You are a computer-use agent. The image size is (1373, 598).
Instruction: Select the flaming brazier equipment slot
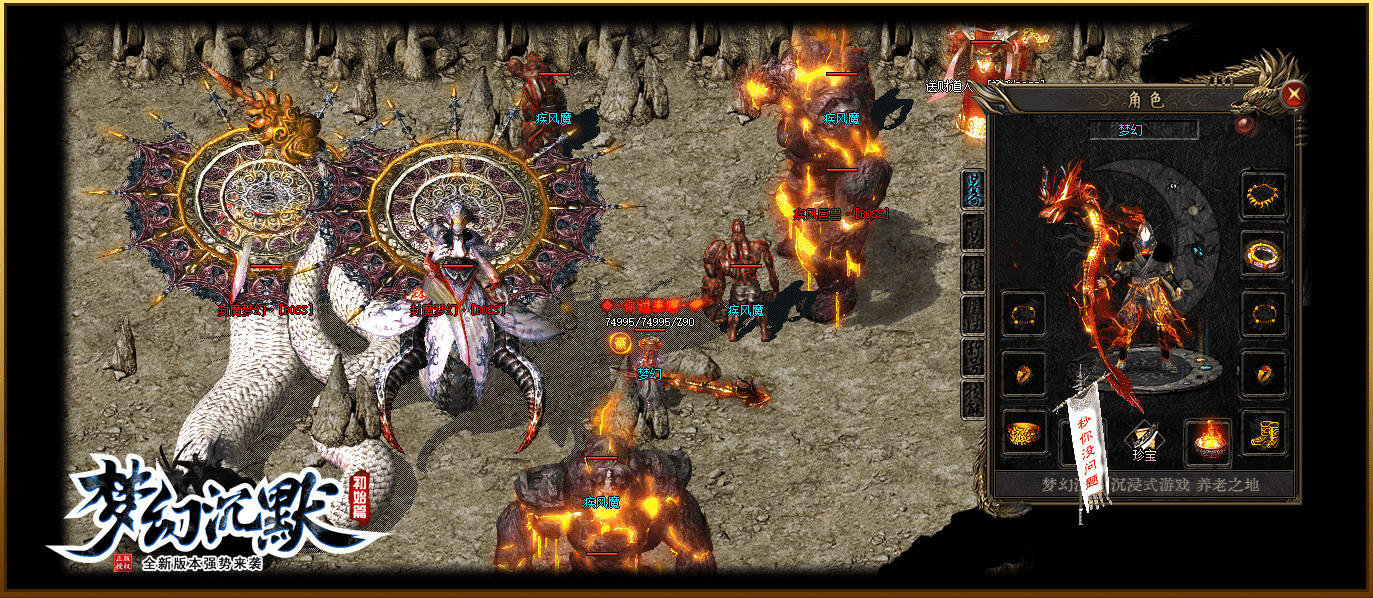[1207, 440]
